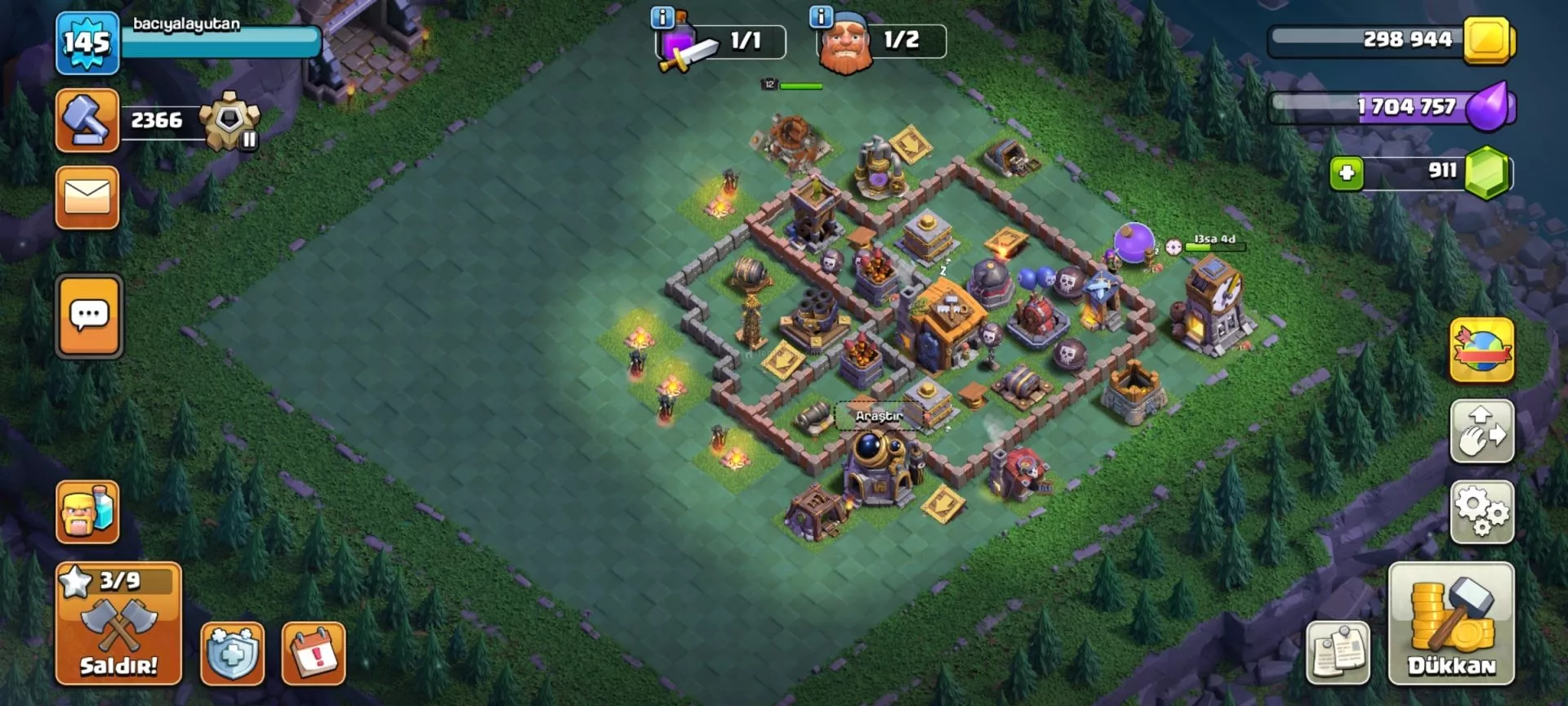Open the events calendar
The height and width of the screenshot is (706, 1568).
[314, 653]
